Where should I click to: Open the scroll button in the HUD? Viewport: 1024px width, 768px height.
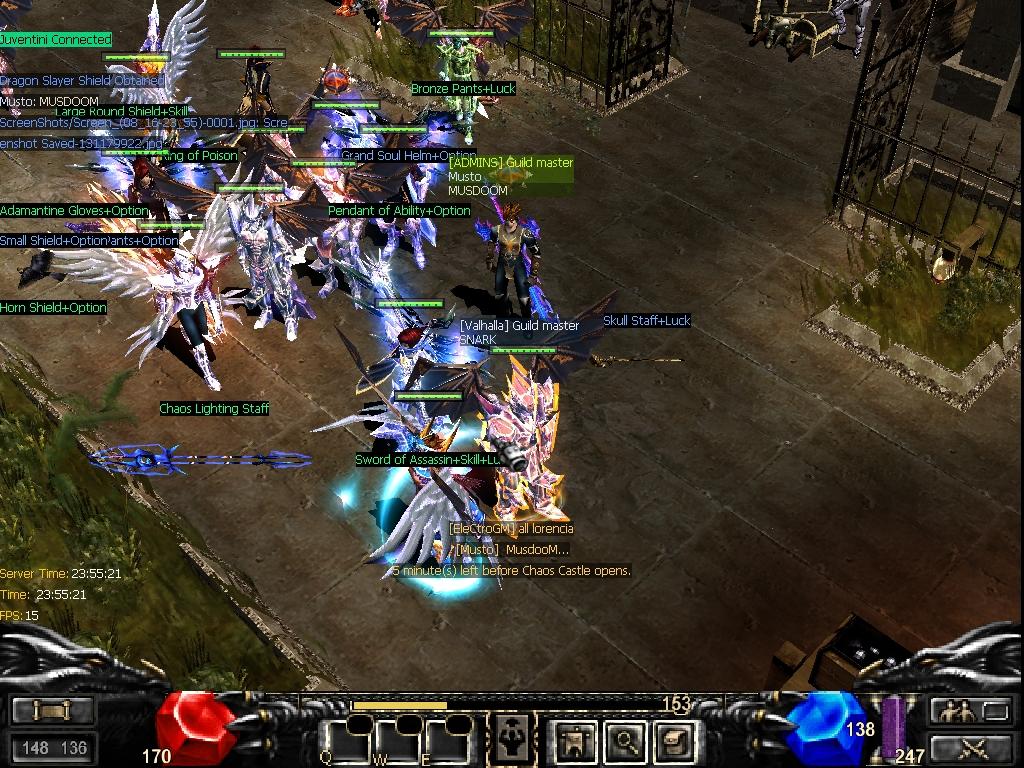[52, 710]
